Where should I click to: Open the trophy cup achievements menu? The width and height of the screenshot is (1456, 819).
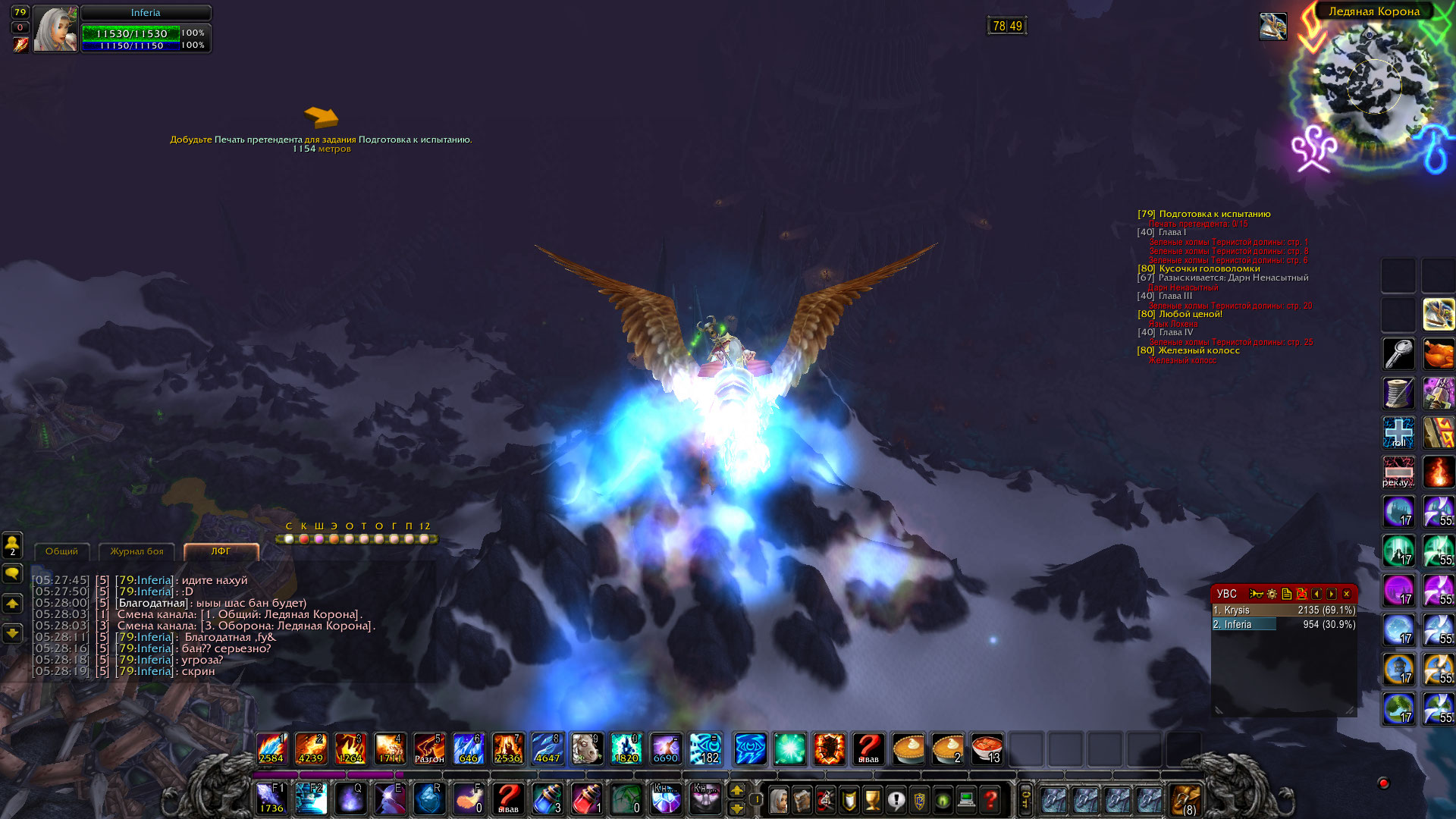(872, 799)
